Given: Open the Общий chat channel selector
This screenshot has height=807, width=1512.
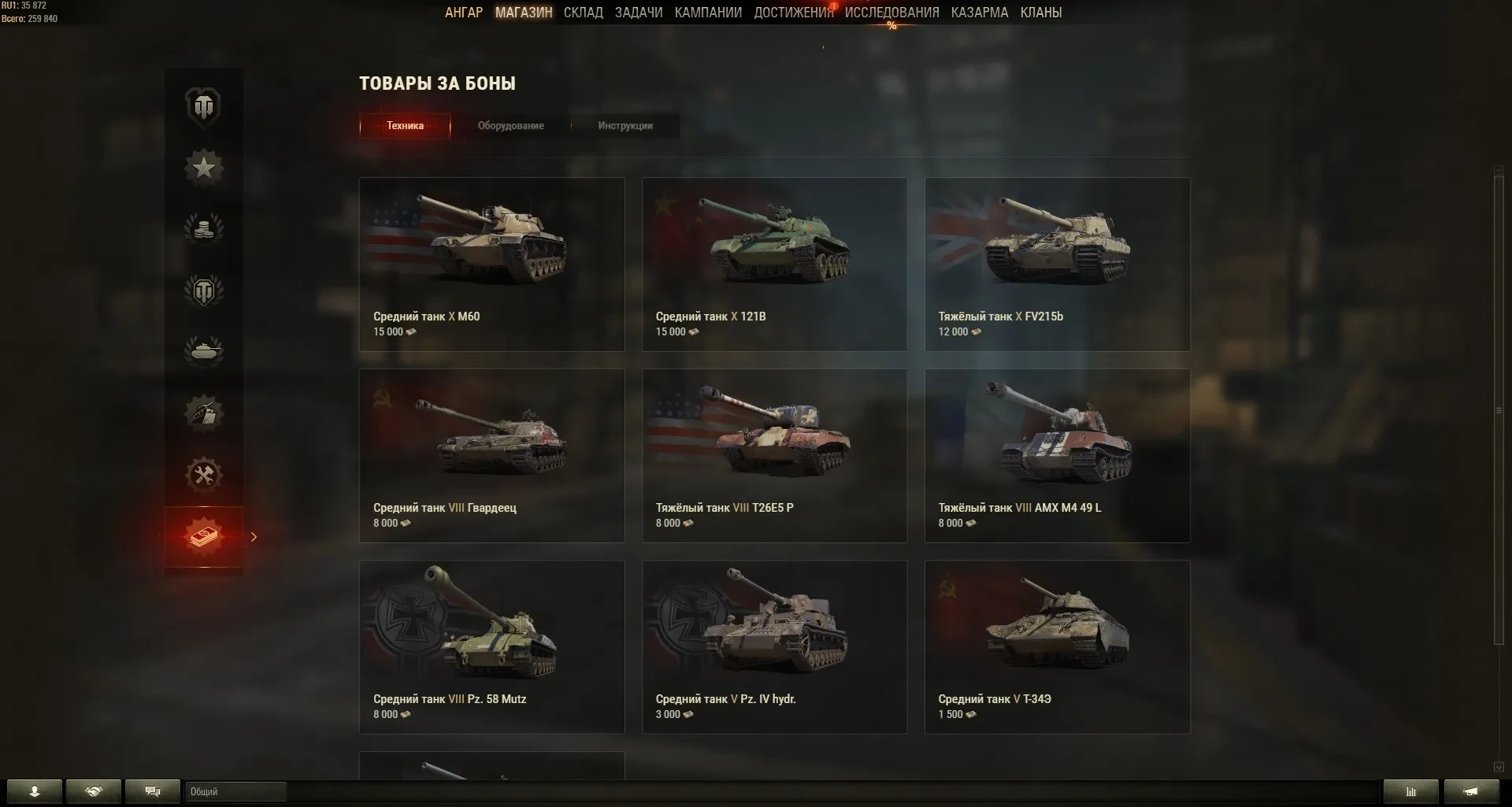Looking at the screenshot, I should point(235,792).
